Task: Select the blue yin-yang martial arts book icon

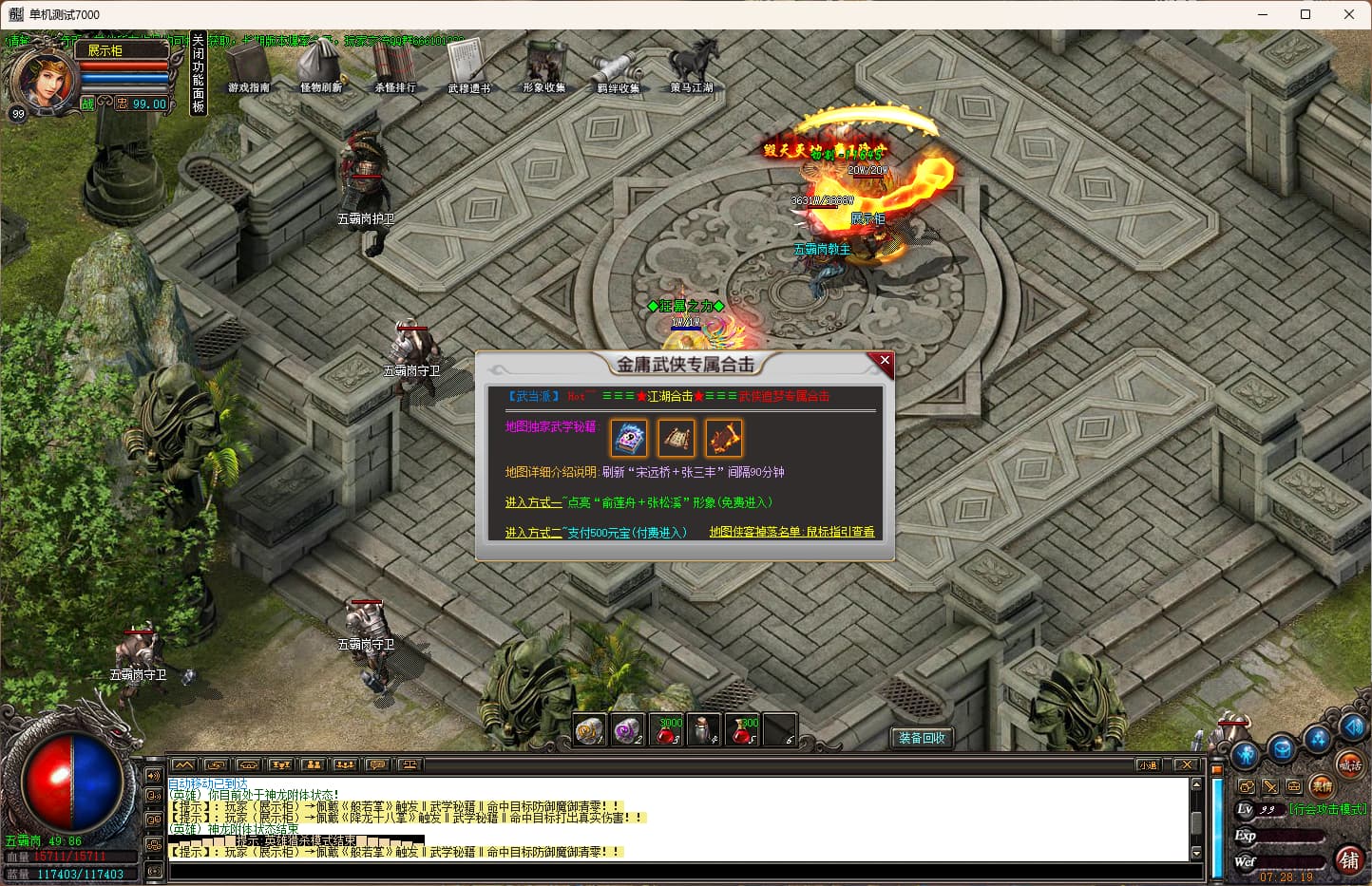Action: (x=629, y=439)
